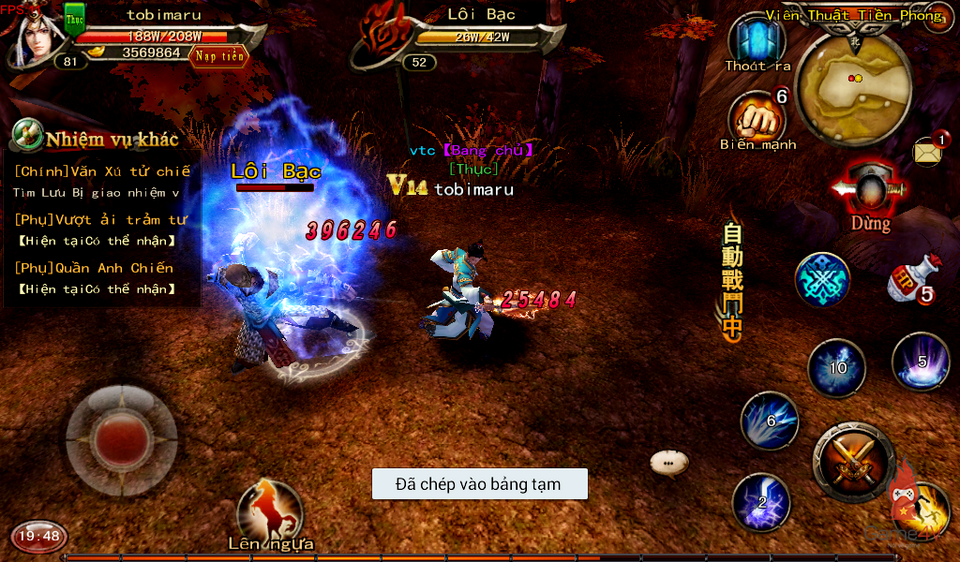960x562 pixels.
Task: Tap the Nạp tiền recharge button
Action: [218, 55]
